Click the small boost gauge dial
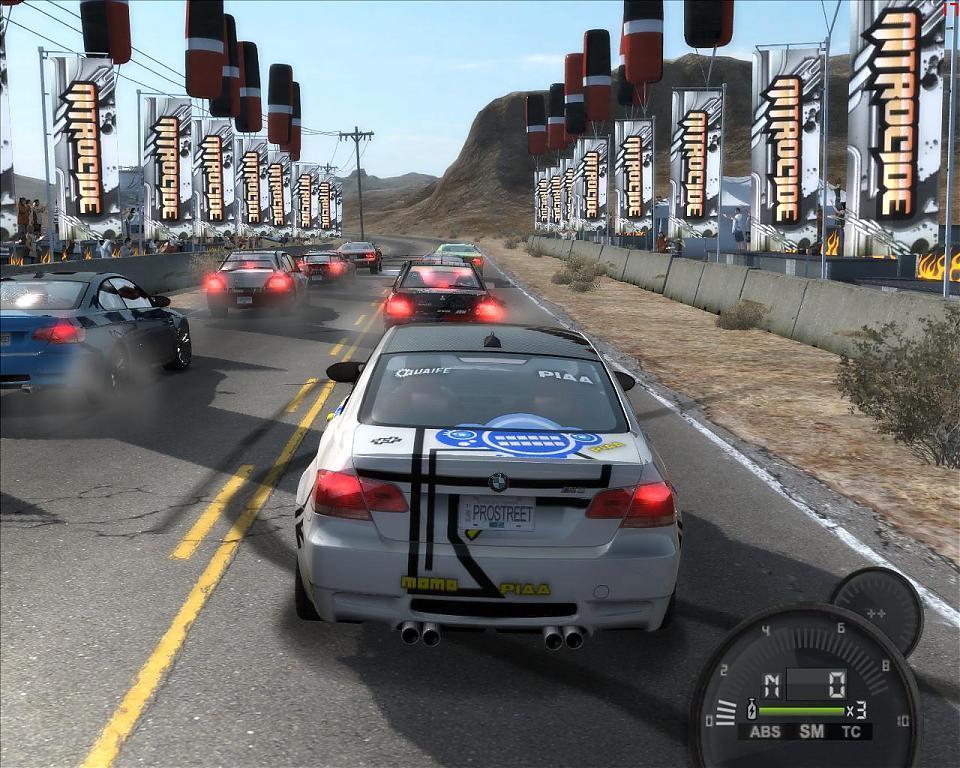This screenshot has height=768, width=960. point(876,610)
